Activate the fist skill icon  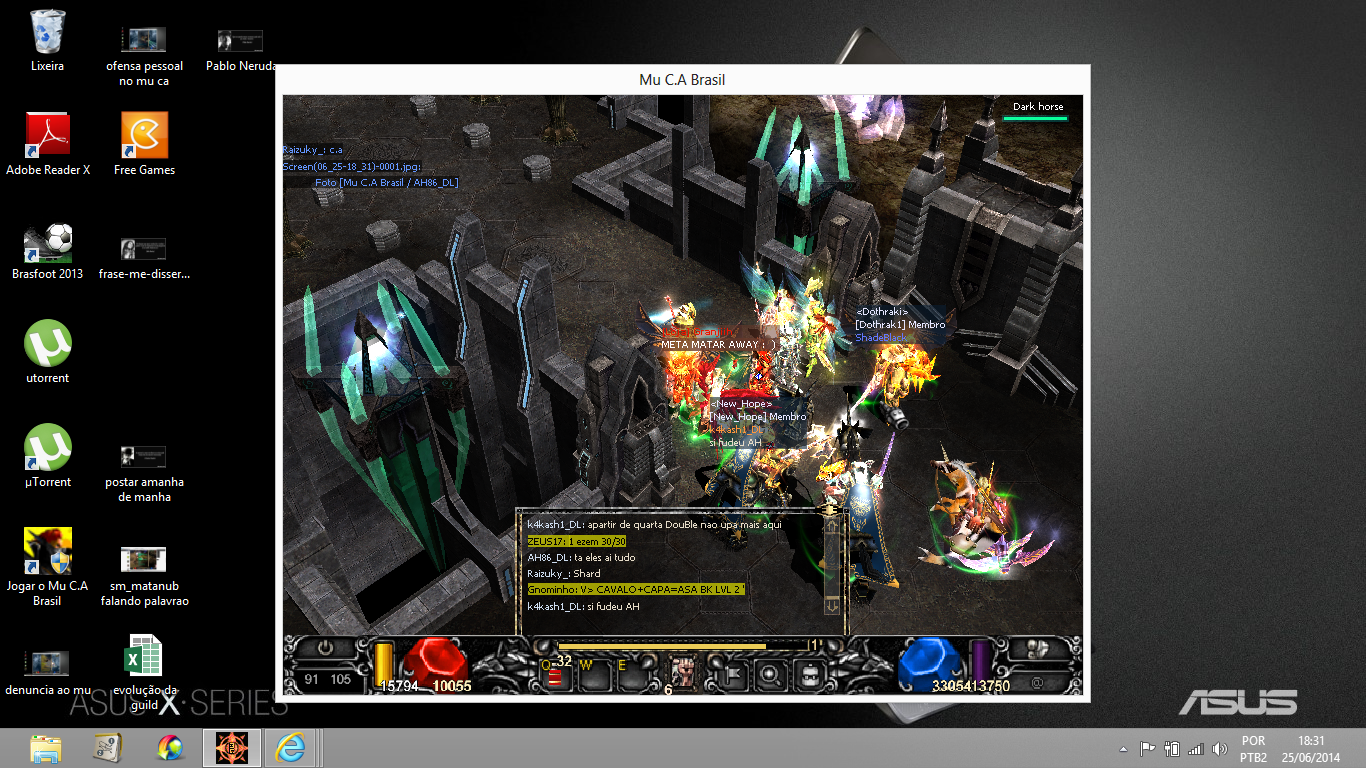point(685,674)
